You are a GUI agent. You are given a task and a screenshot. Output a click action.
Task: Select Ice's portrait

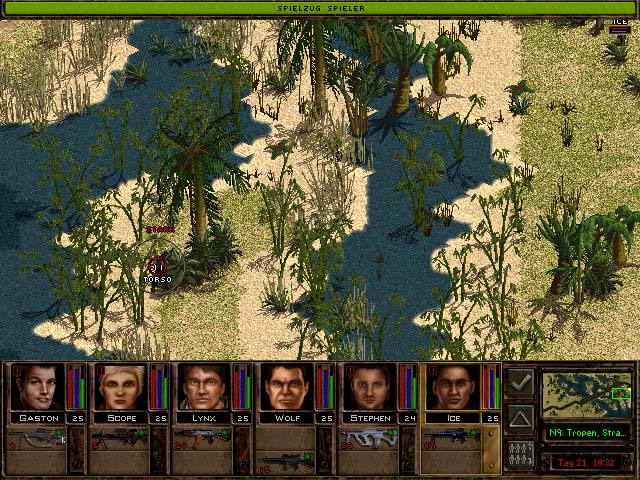[455, 387]
